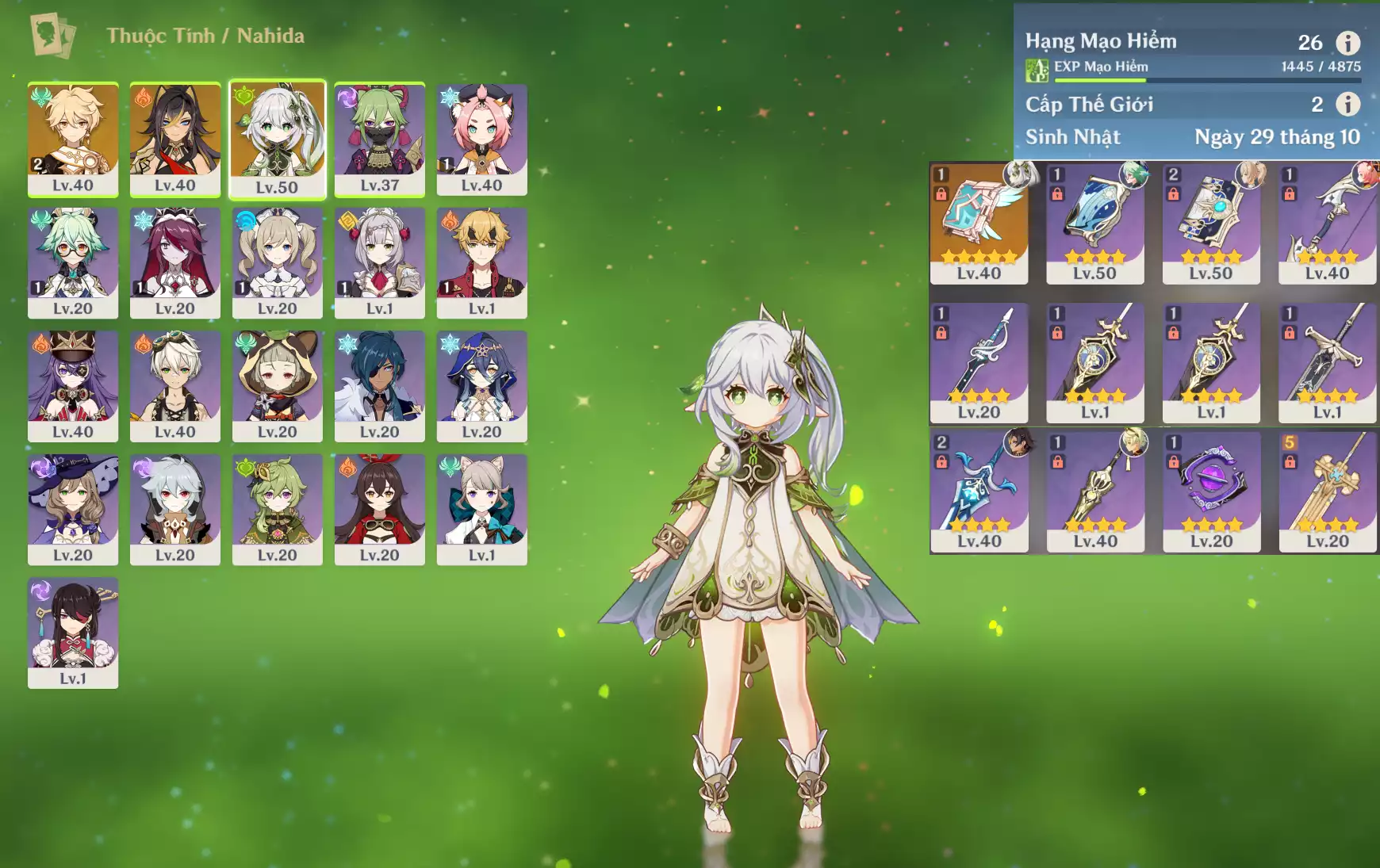
Task: Pick the golden sword with refinement 5
Action: point(1327,491)
